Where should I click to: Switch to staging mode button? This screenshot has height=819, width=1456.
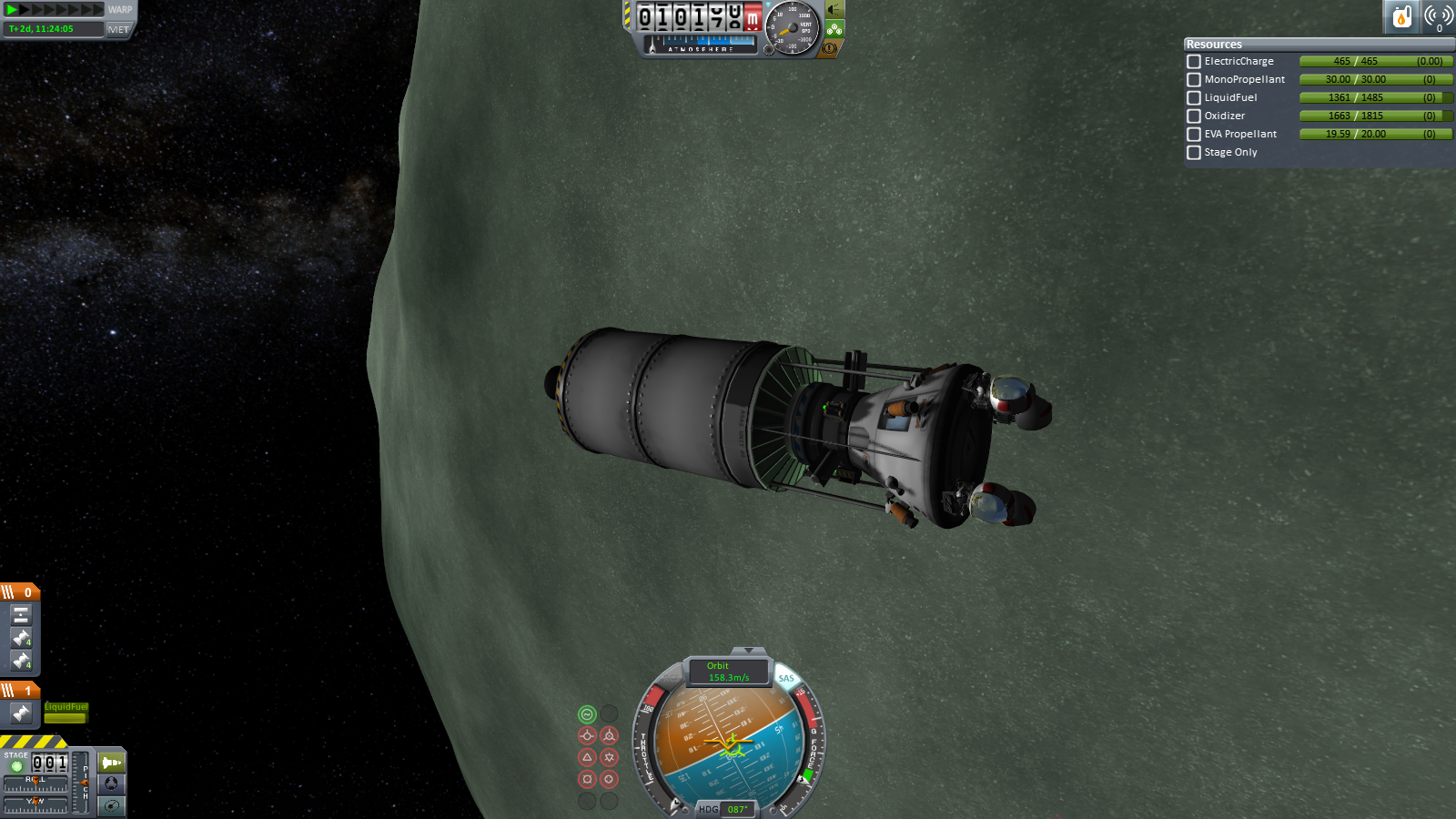click(x=112, y=763)
